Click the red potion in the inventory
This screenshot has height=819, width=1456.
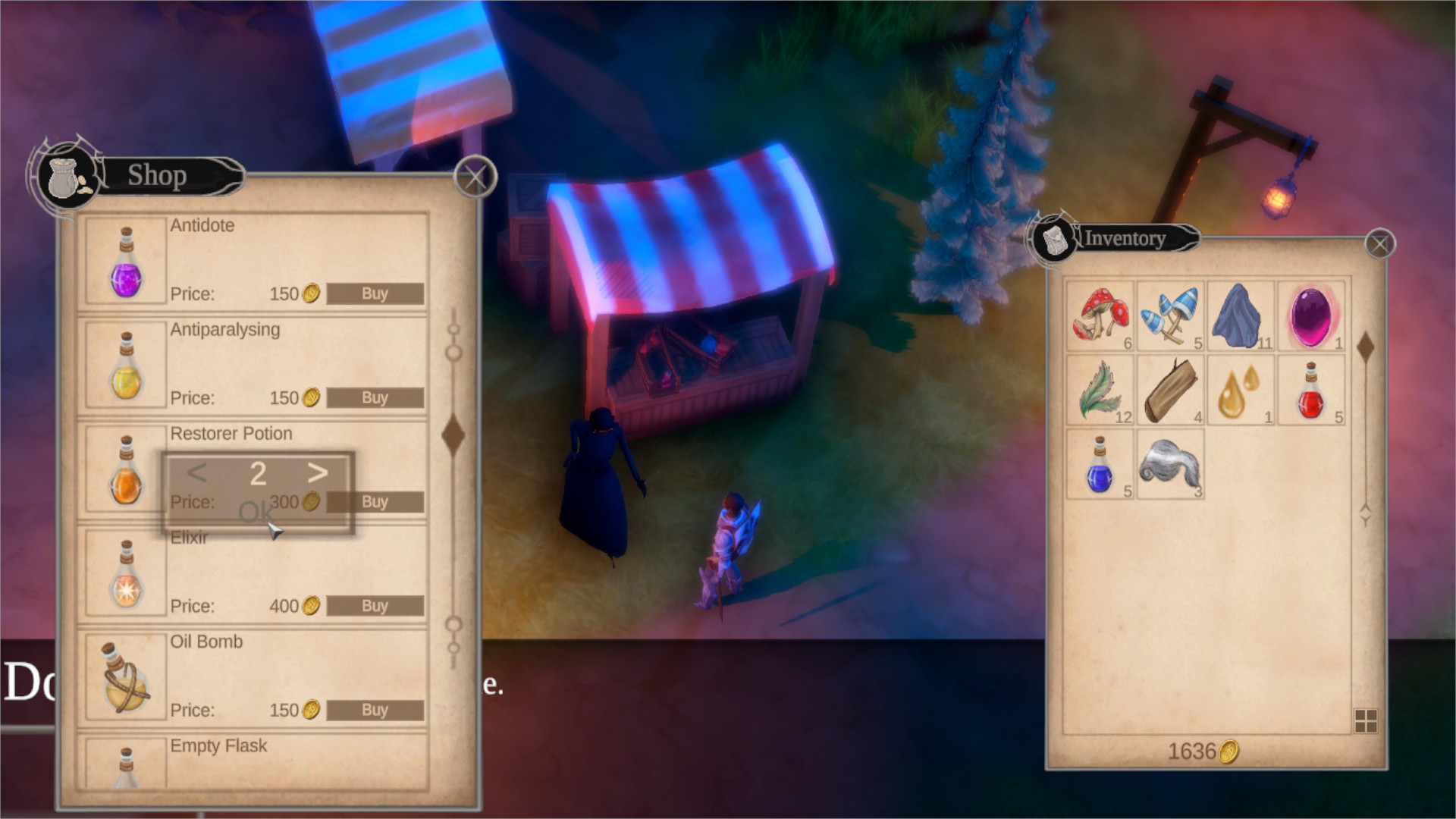[1312, 389]
